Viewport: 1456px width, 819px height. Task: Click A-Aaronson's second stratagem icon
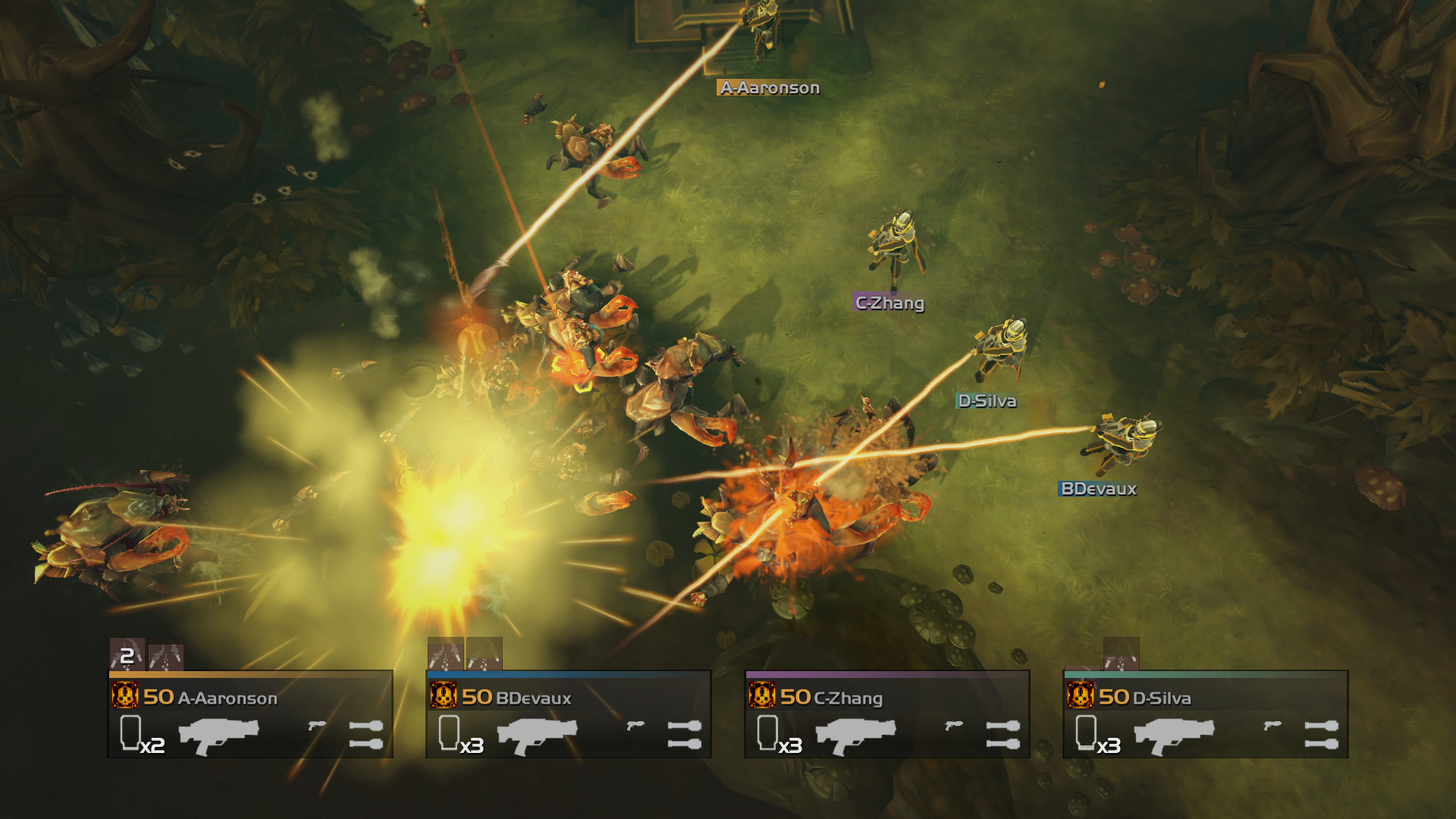[x=168, y=654]
